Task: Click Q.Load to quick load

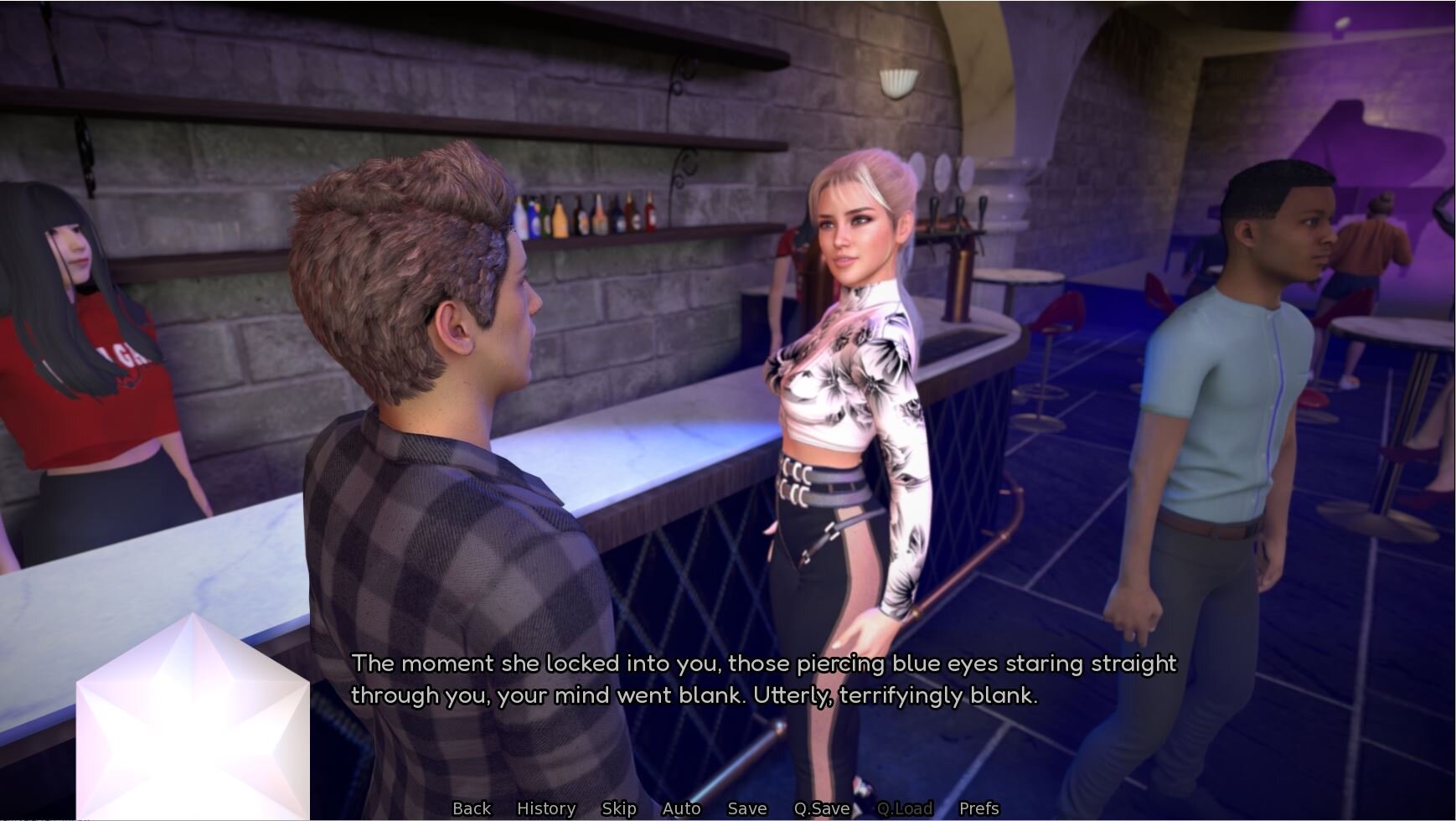Action: pos(905,808)
